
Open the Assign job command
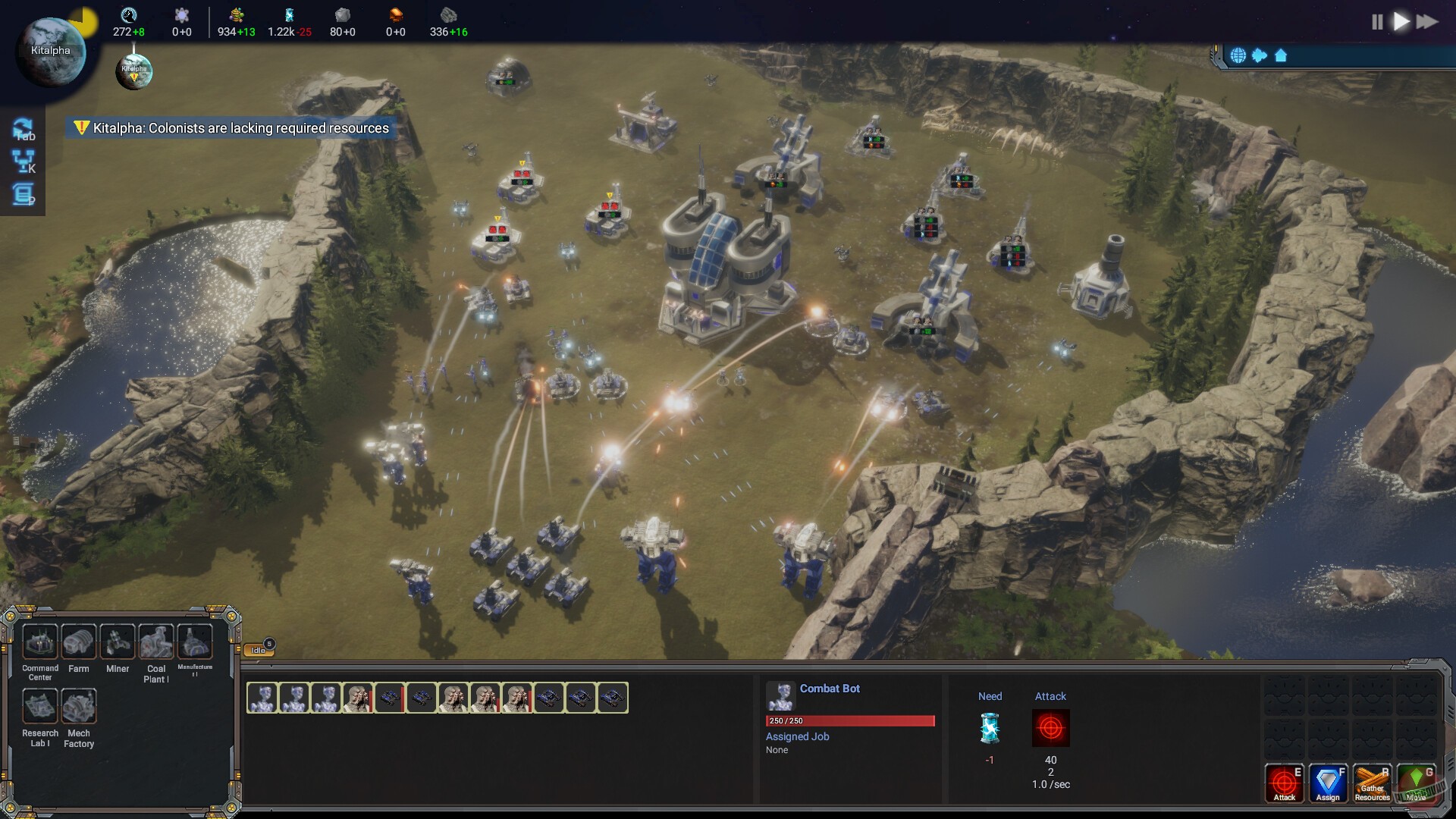[x=1328, y=781]
